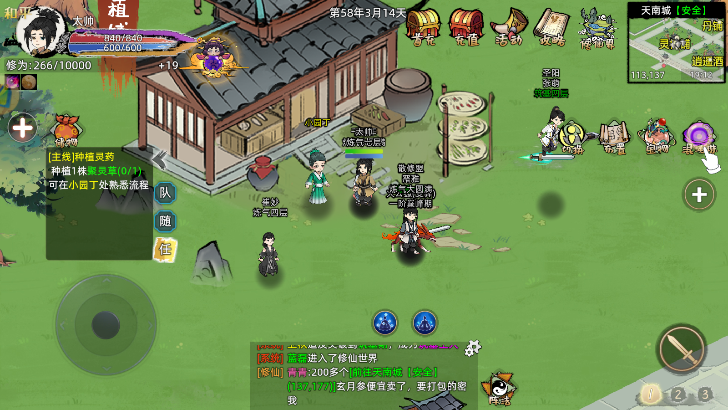Open the 储物 storage bag
728x410 pixels.
[66, 128]
